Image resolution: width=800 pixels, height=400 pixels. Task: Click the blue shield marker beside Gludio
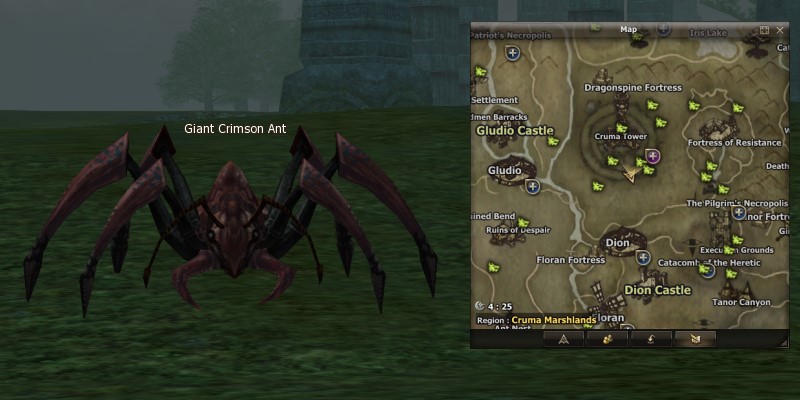533,186
